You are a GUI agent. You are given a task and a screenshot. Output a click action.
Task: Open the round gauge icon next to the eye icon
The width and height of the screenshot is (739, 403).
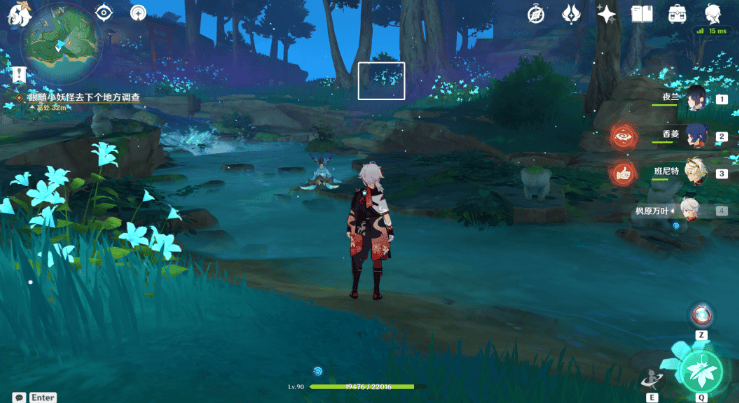pos(138,12)
